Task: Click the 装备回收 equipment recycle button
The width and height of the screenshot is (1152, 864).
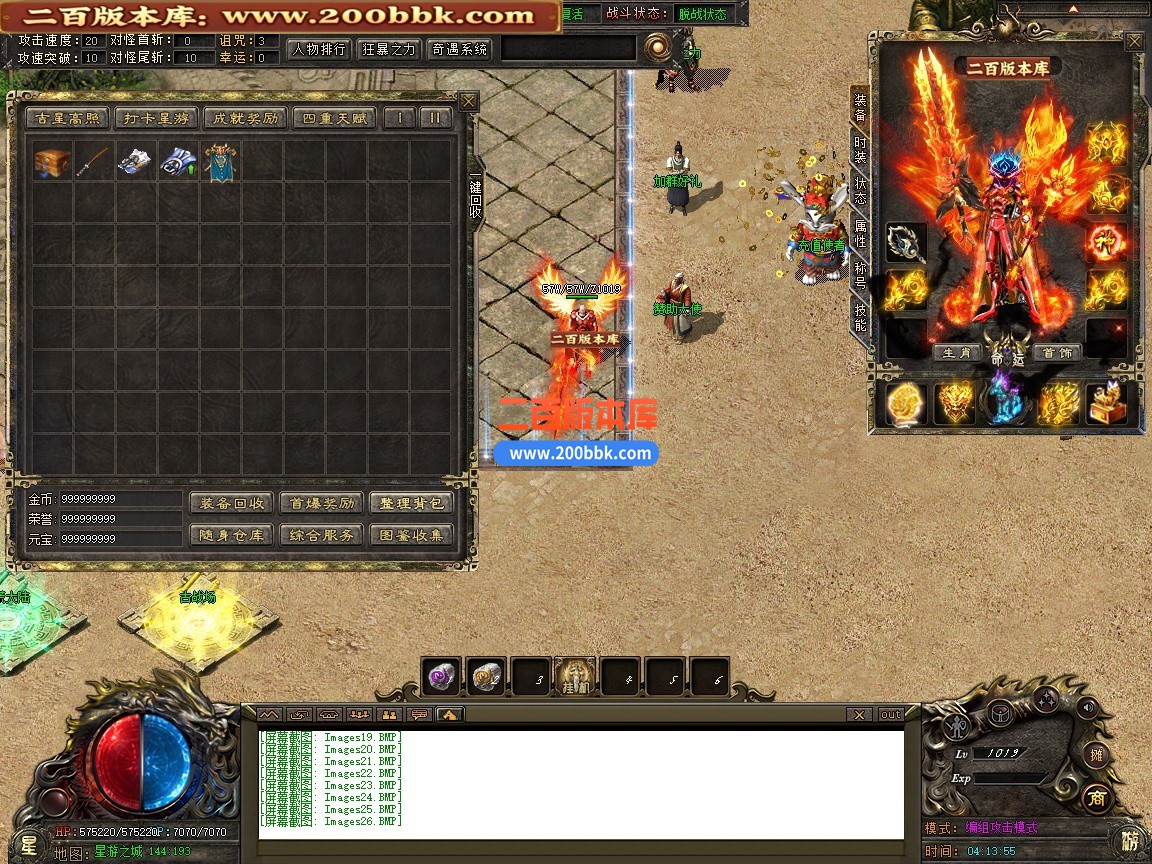Action: [231, 503]
